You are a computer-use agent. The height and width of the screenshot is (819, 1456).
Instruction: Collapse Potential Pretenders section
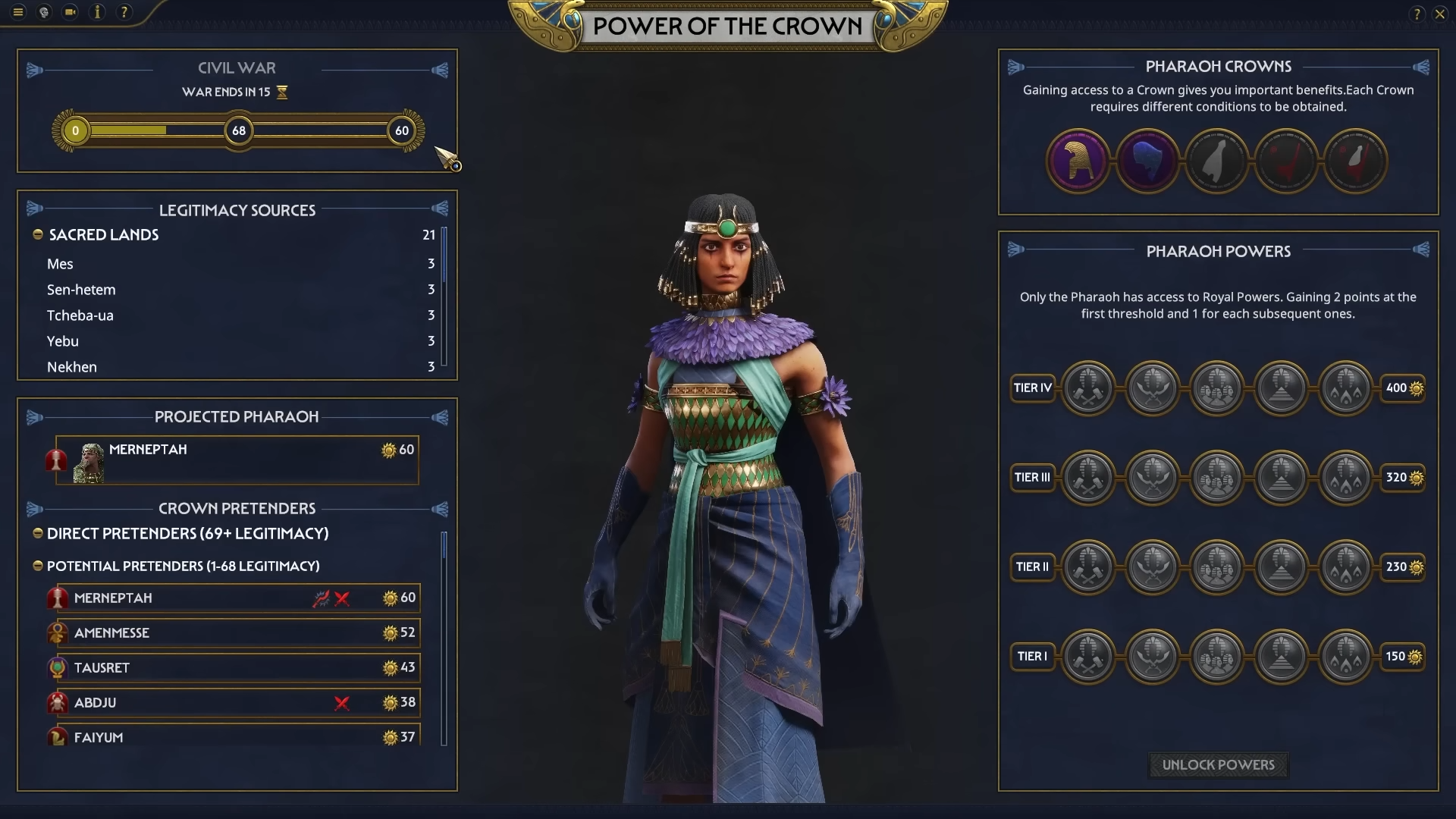38,566
